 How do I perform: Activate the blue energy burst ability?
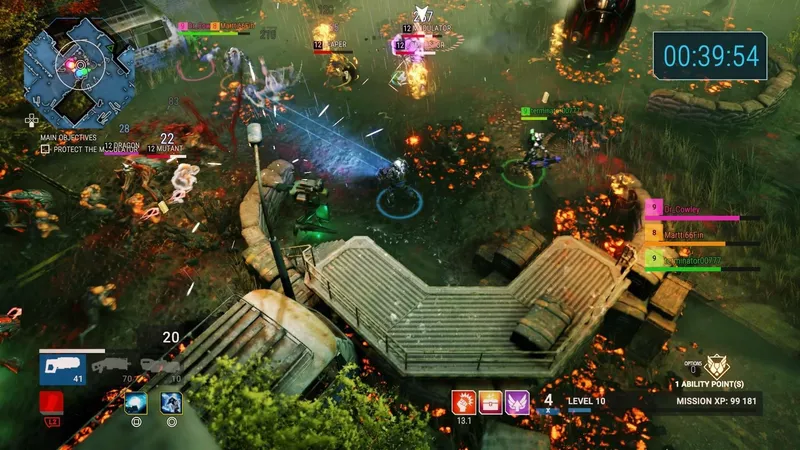[x=136, y=403]
